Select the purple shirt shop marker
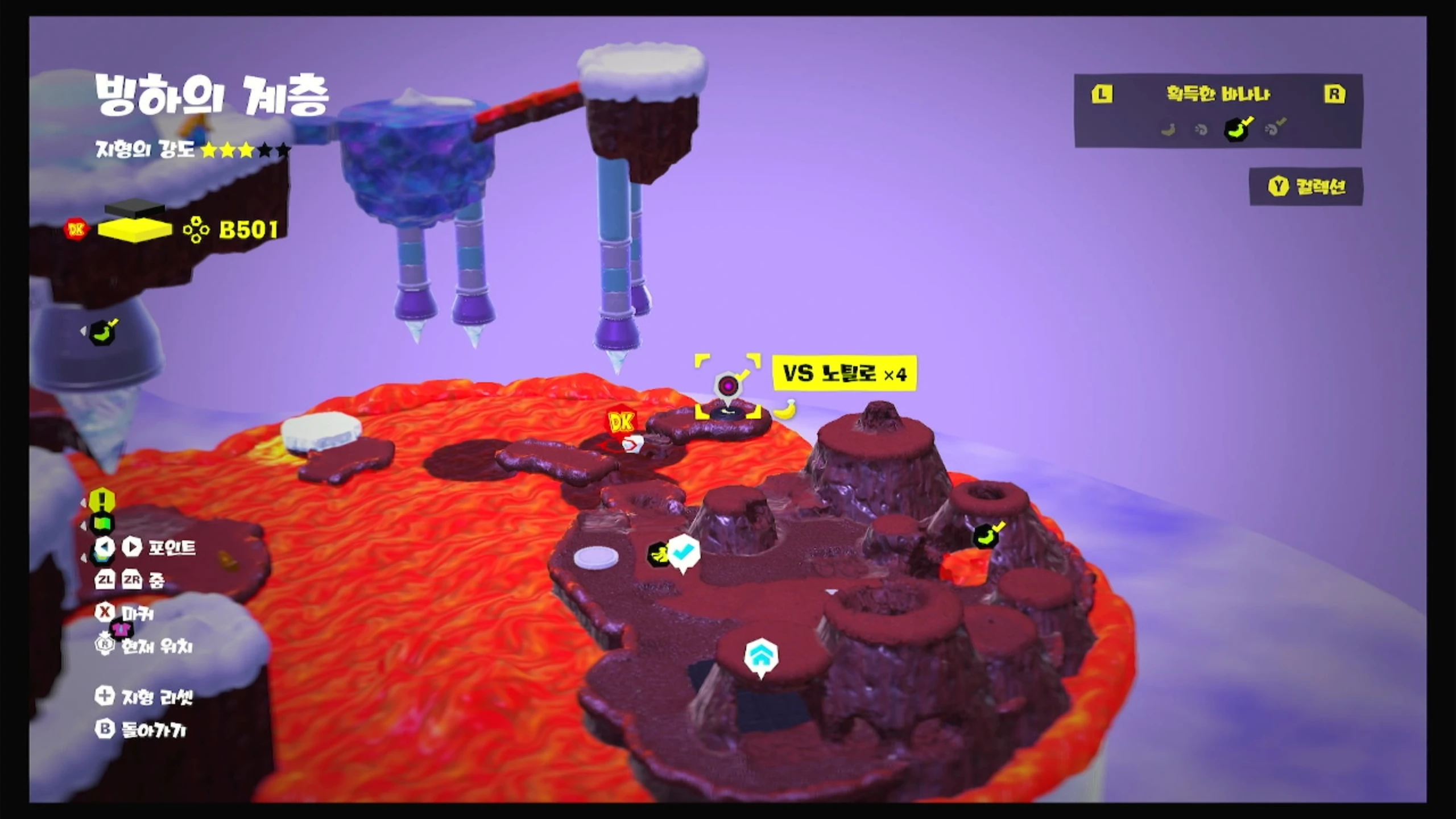 pyautogui.click(x=121, y=629)
